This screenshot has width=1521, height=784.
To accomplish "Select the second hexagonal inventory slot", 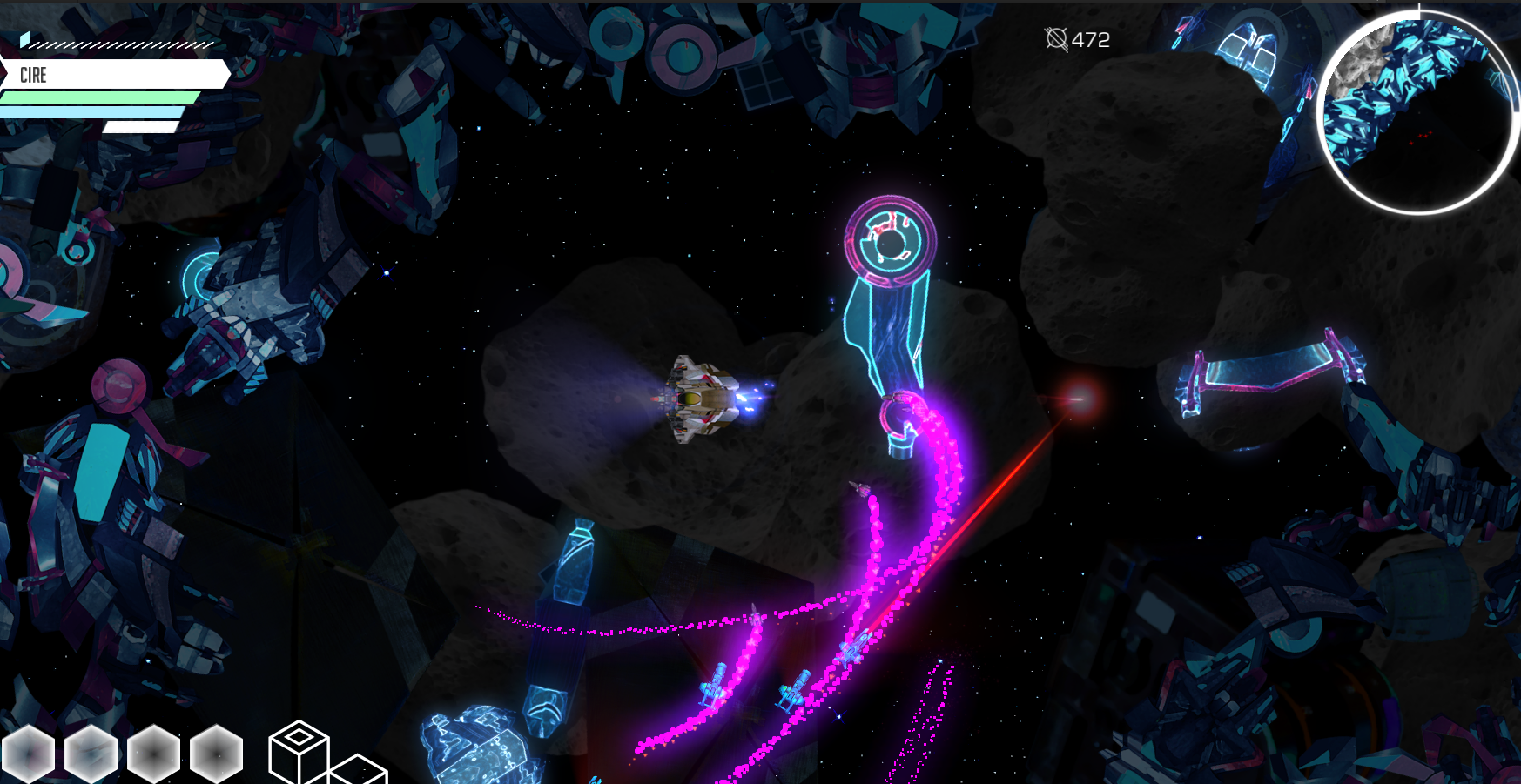I will click(90, 754).
